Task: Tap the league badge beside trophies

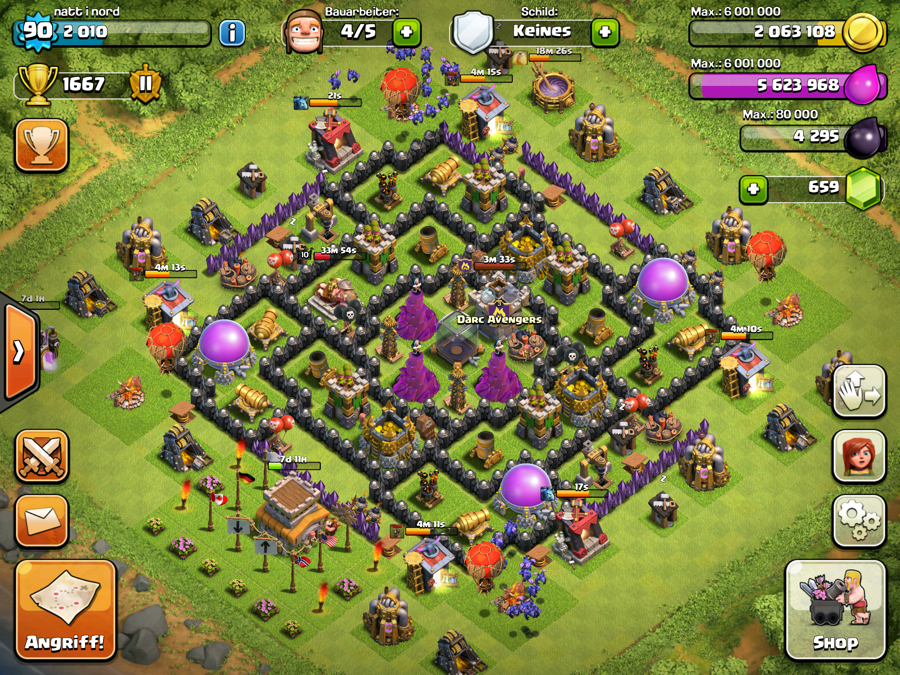Action: 145,85
